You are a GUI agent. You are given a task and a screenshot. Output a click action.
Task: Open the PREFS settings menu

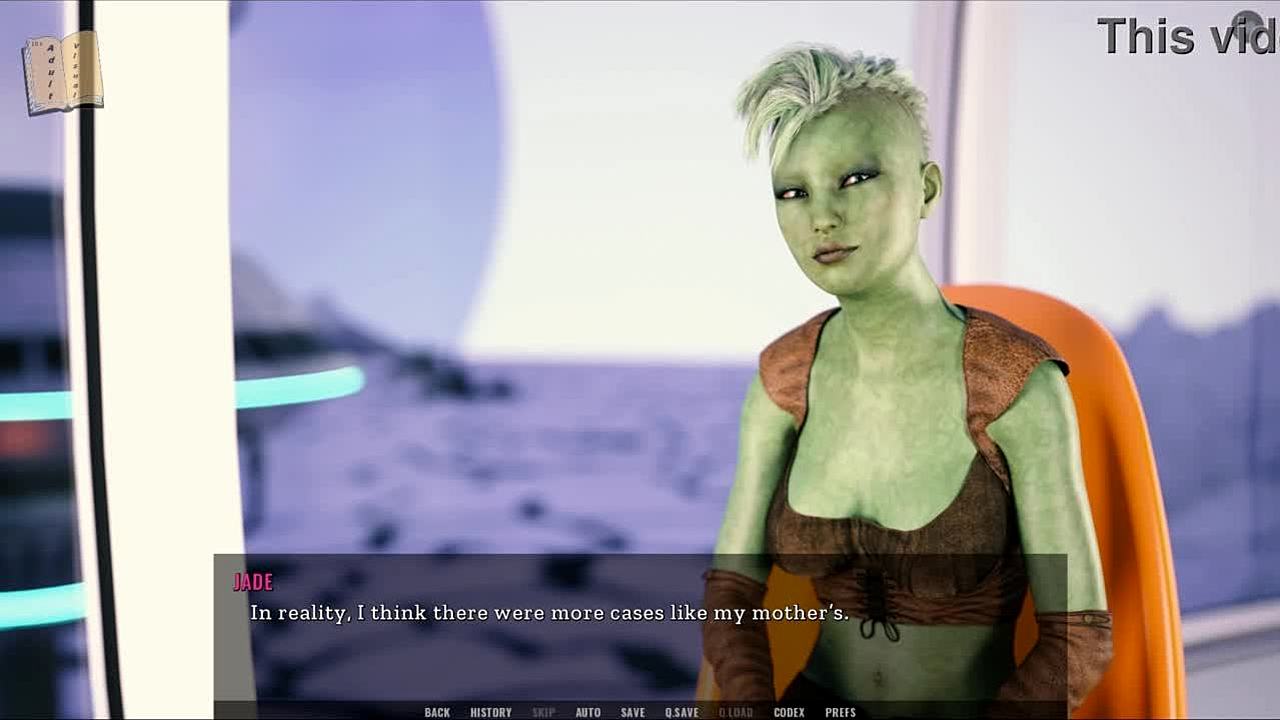(840, 712)
